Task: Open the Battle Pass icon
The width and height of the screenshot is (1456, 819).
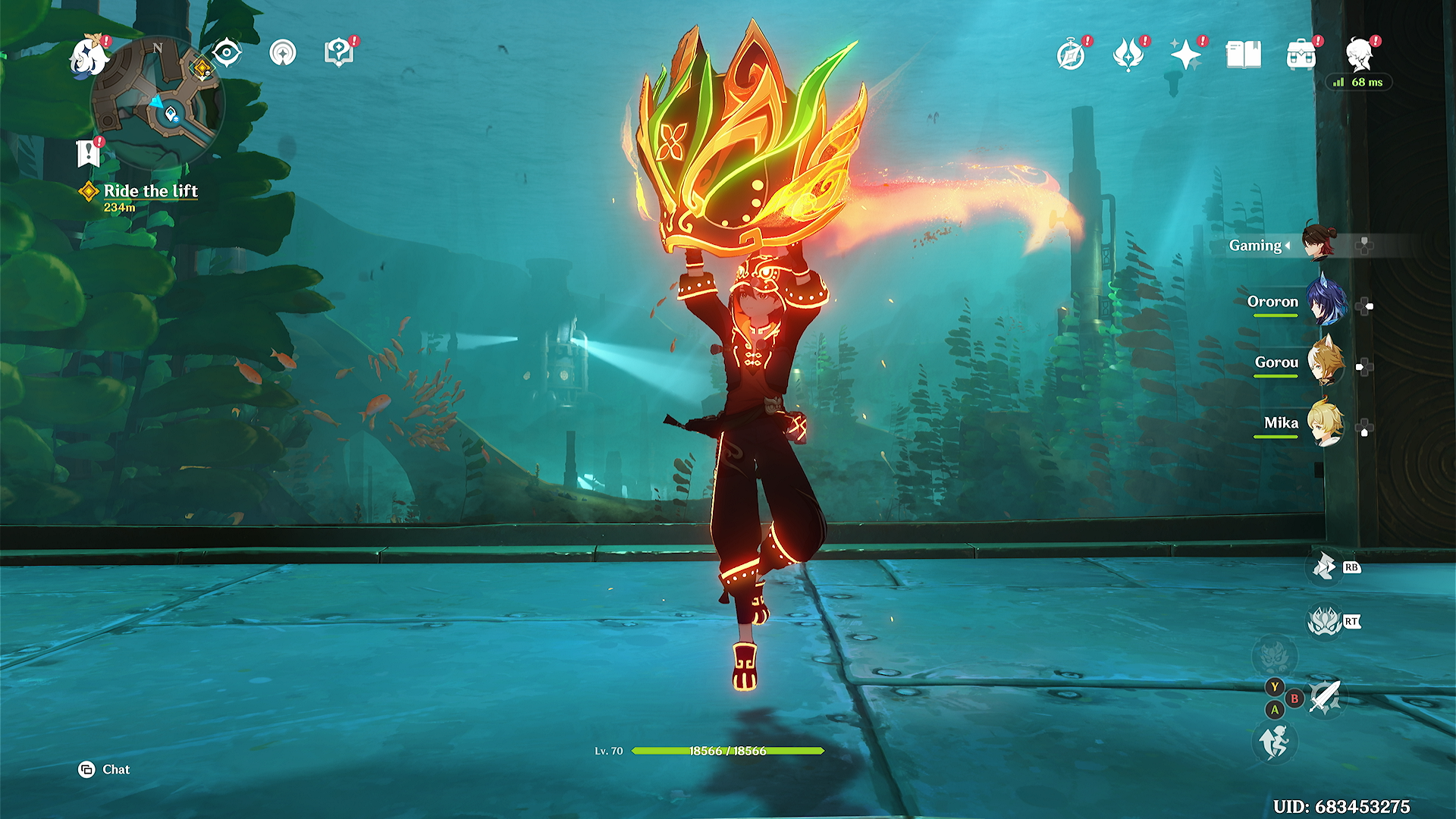Action: [x=1128, y=55]
